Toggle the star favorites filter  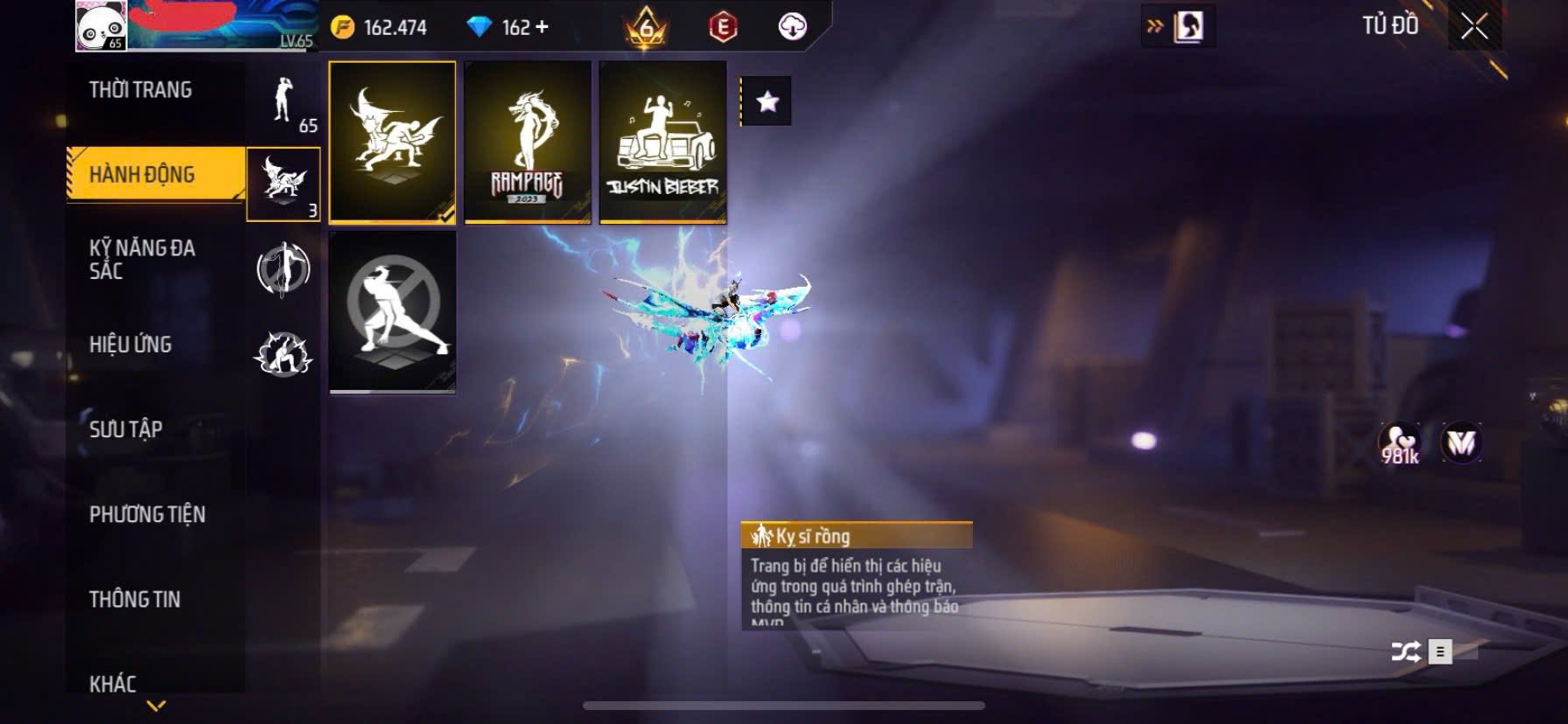tap(767, 101)
